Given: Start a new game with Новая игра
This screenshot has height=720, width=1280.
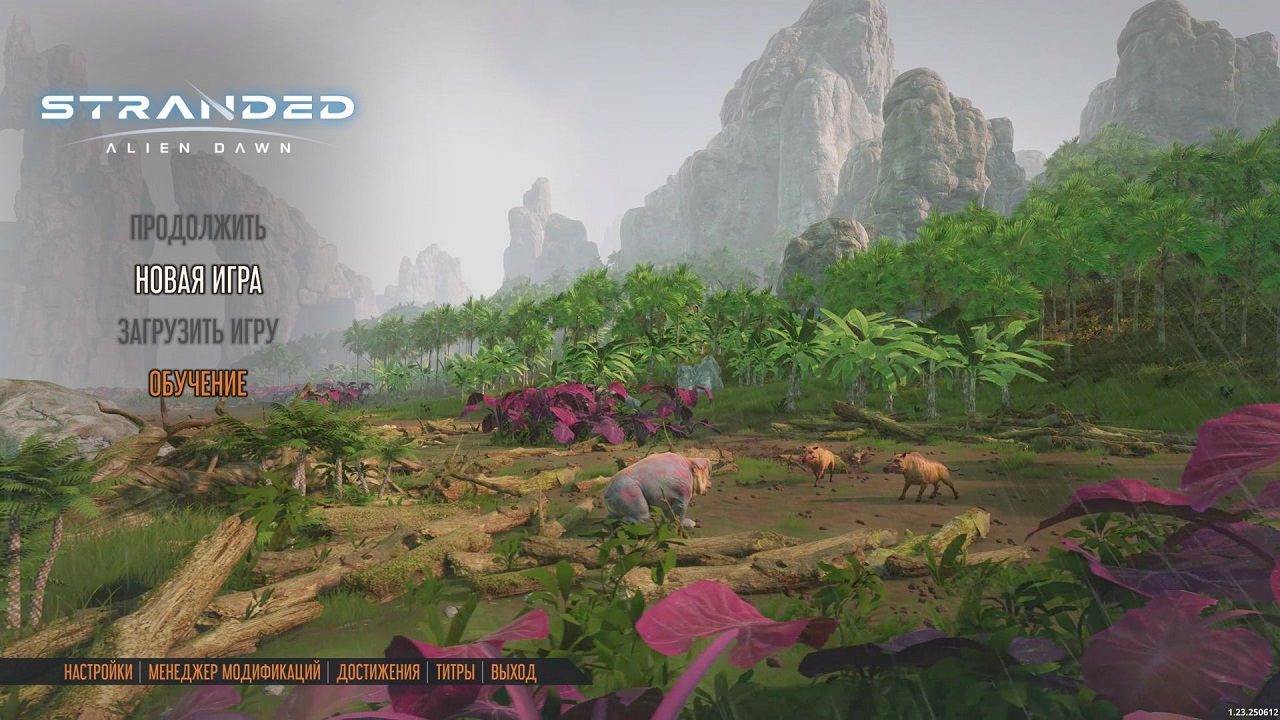Looking at the screenshot, I should point(198,280).
